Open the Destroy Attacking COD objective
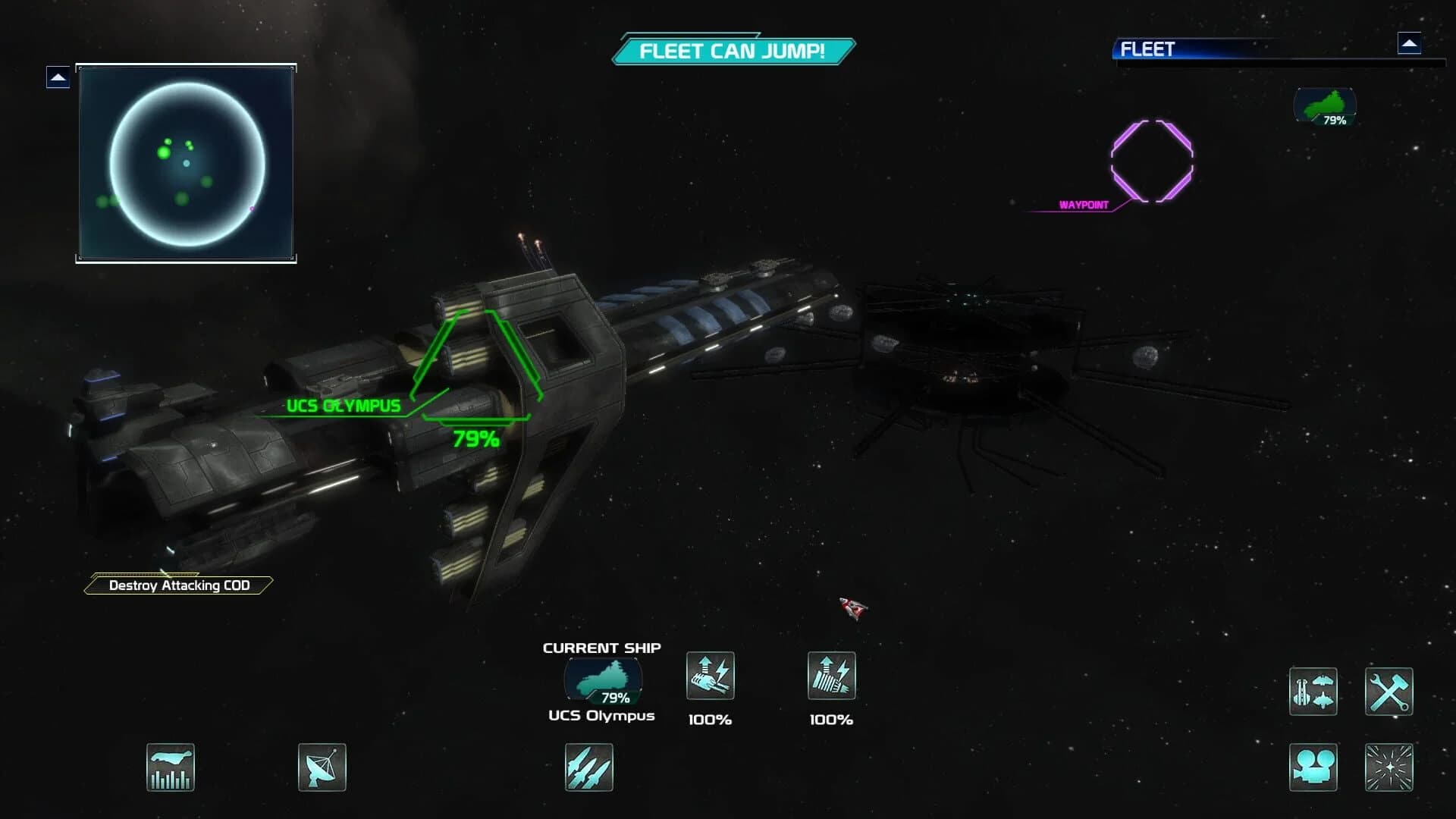1456x819 pixels. coord(179,585)
